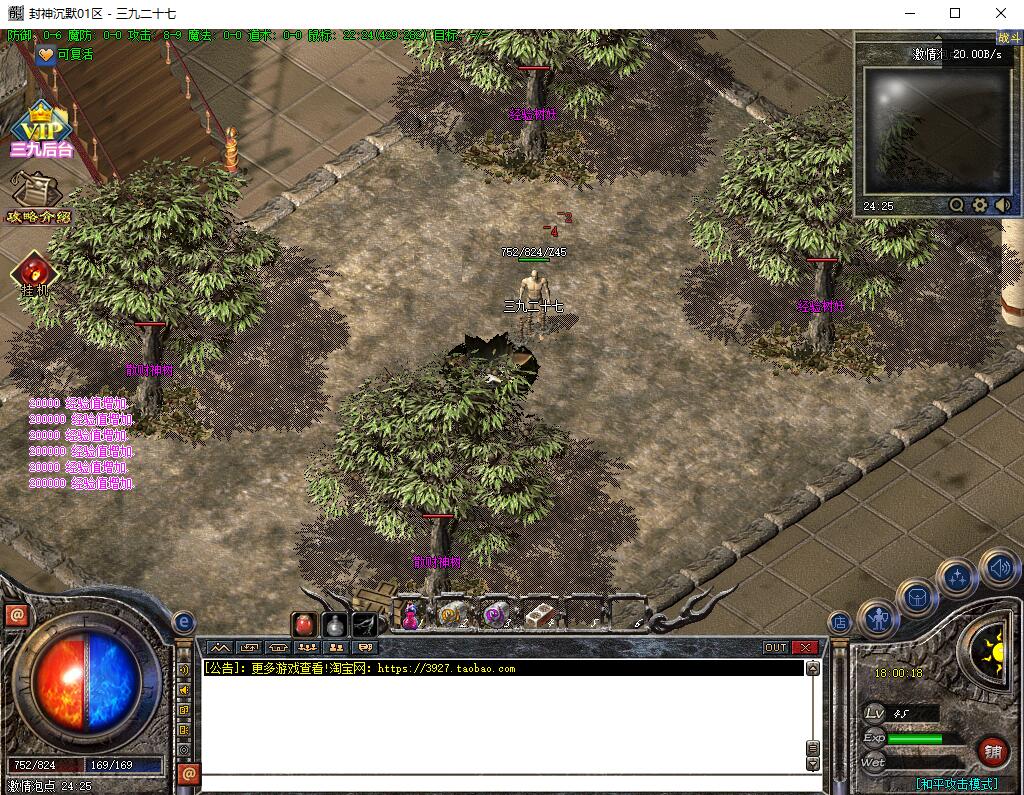Open the character equipment round button
The image size is (1024, 795).
click(x=878, y=619)
